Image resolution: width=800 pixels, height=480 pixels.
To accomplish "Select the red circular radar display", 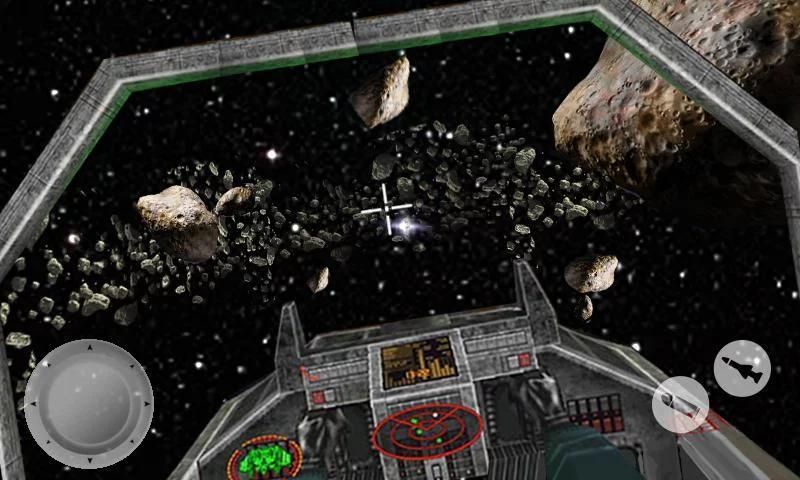I will pyautogui.click(x=427, y=430).
